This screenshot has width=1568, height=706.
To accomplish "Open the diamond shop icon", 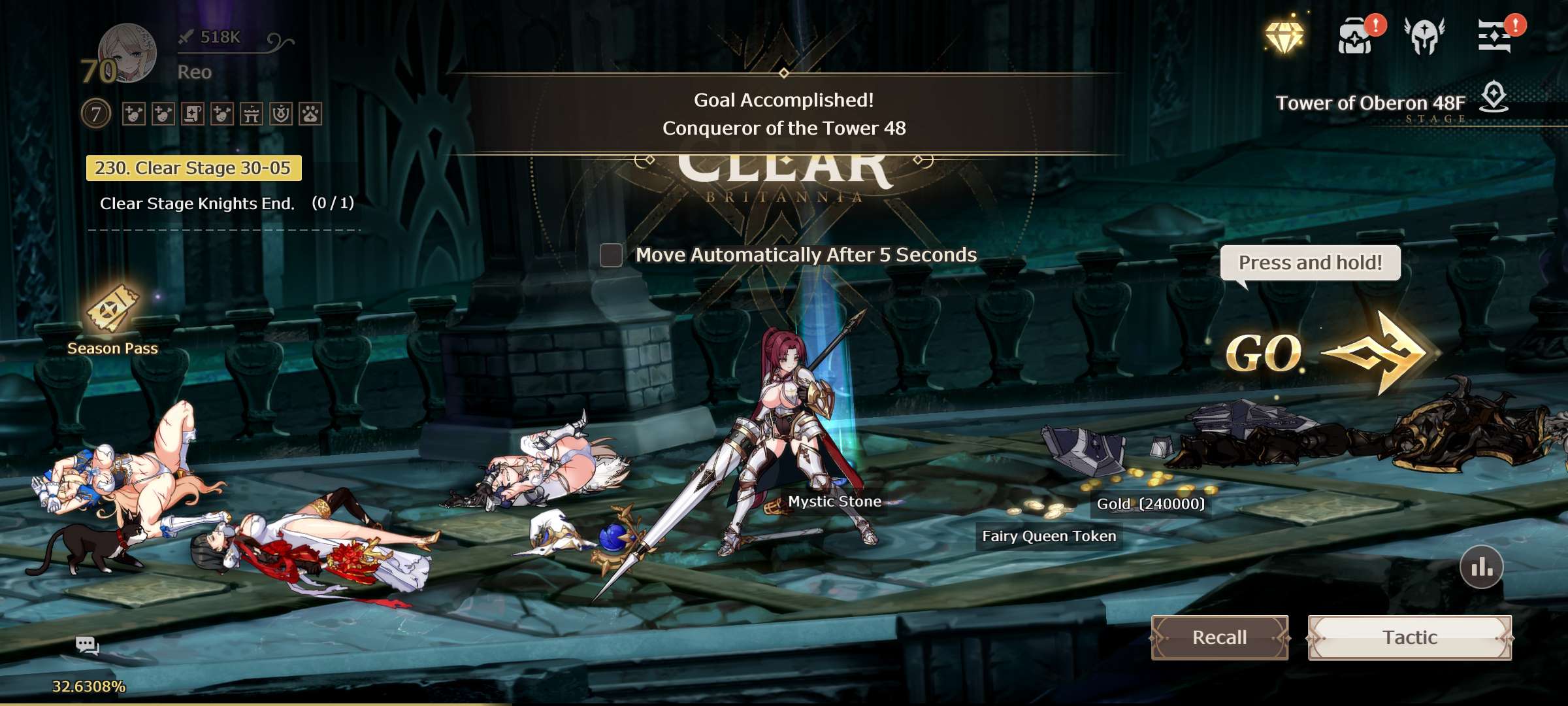I will pos(1284,36).
